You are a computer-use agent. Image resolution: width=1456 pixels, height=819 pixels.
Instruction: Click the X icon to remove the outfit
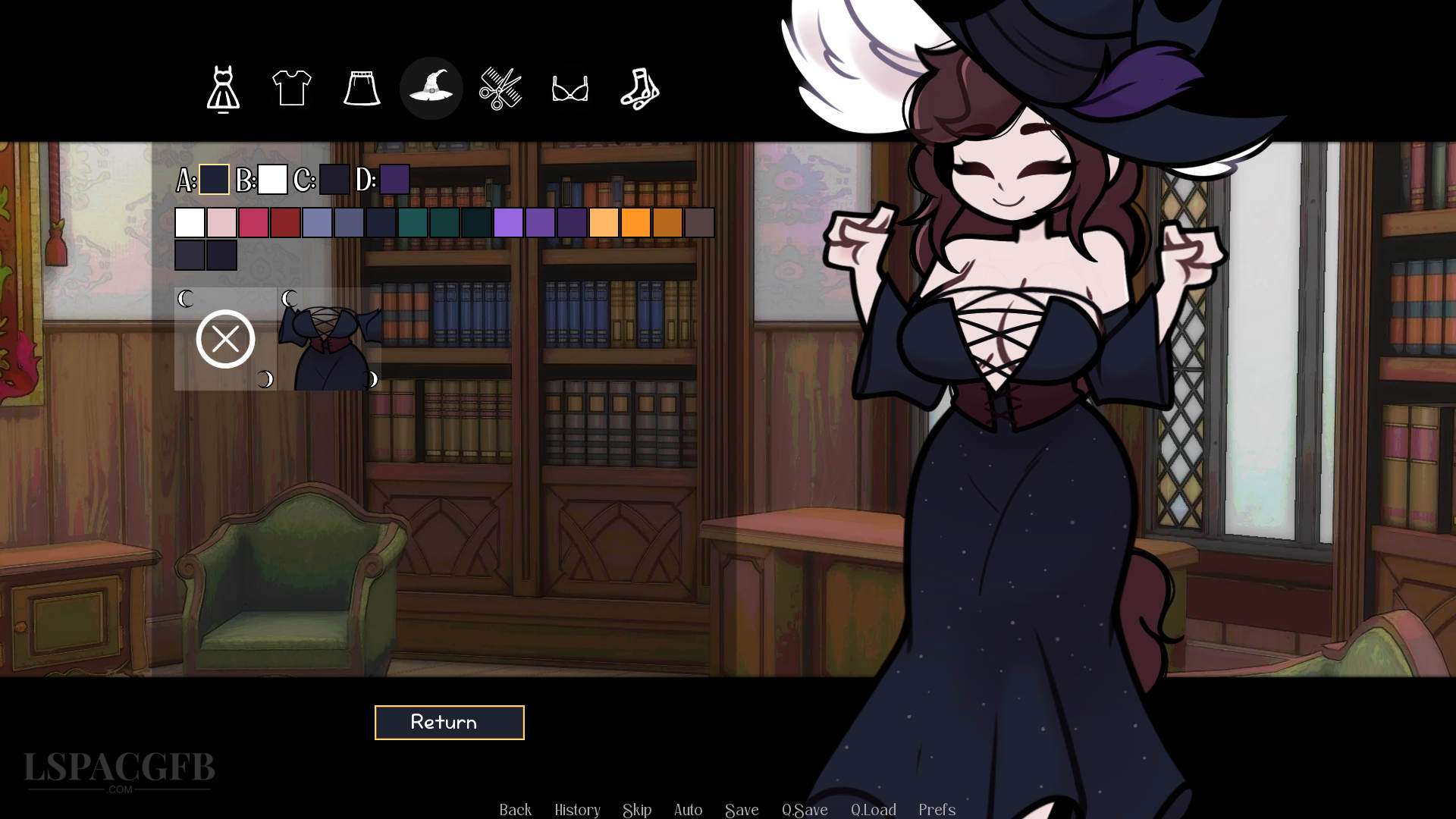coord(224,338)
